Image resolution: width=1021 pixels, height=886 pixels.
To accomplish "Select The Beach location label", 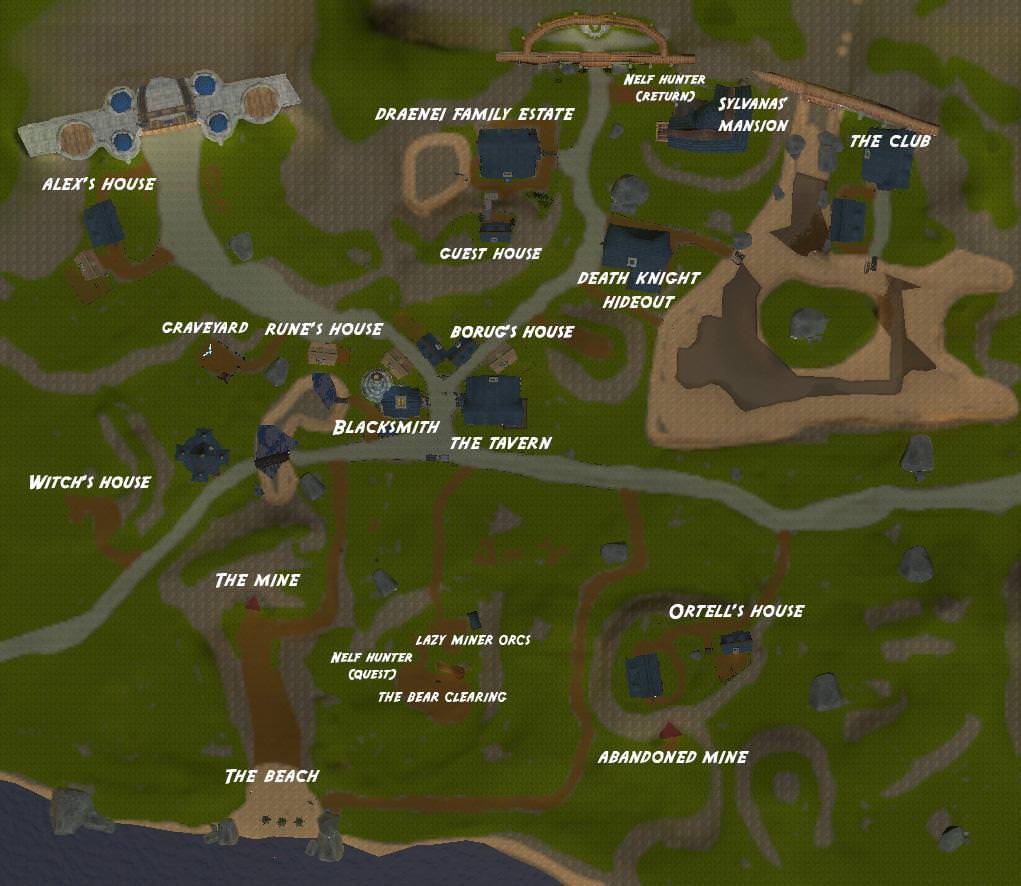I will pyautogui.click(x=271, y=776).
